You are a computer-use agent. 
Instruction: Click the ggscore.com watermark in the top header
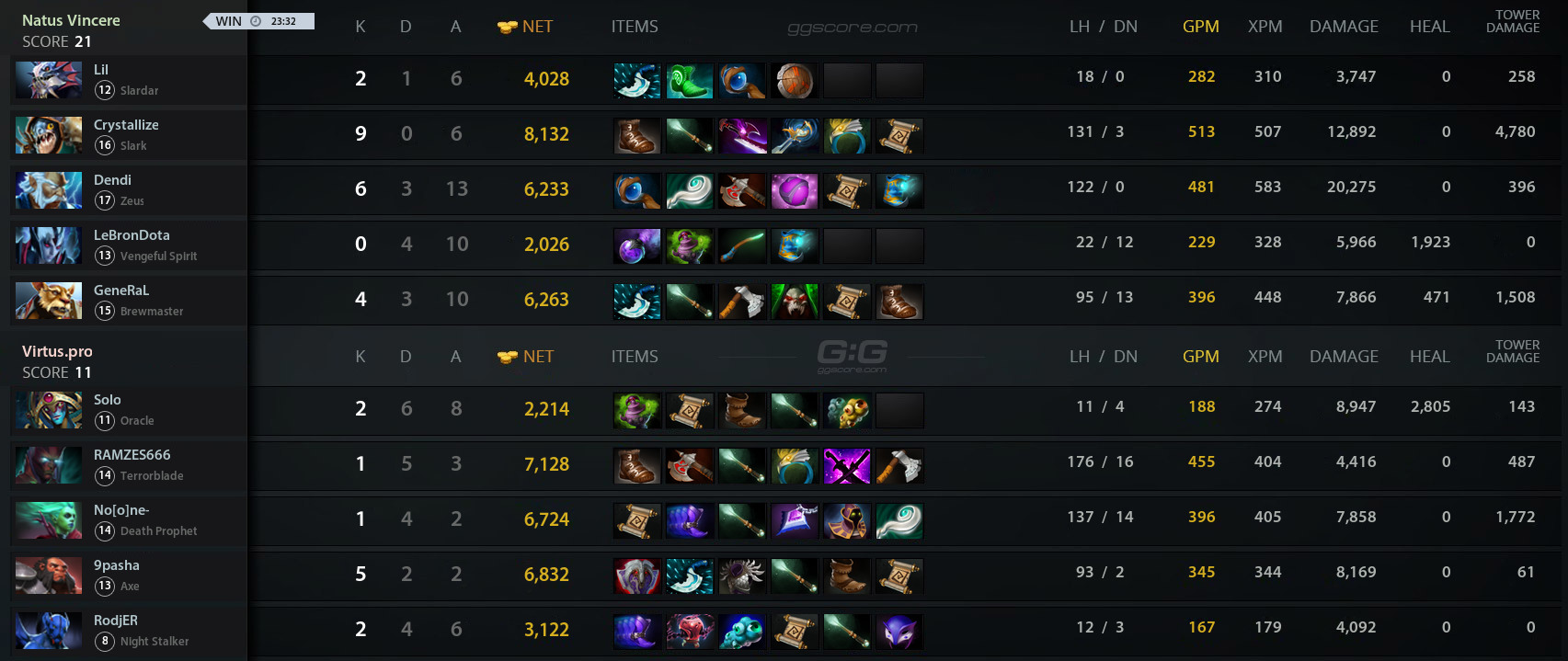pos(853,28)
